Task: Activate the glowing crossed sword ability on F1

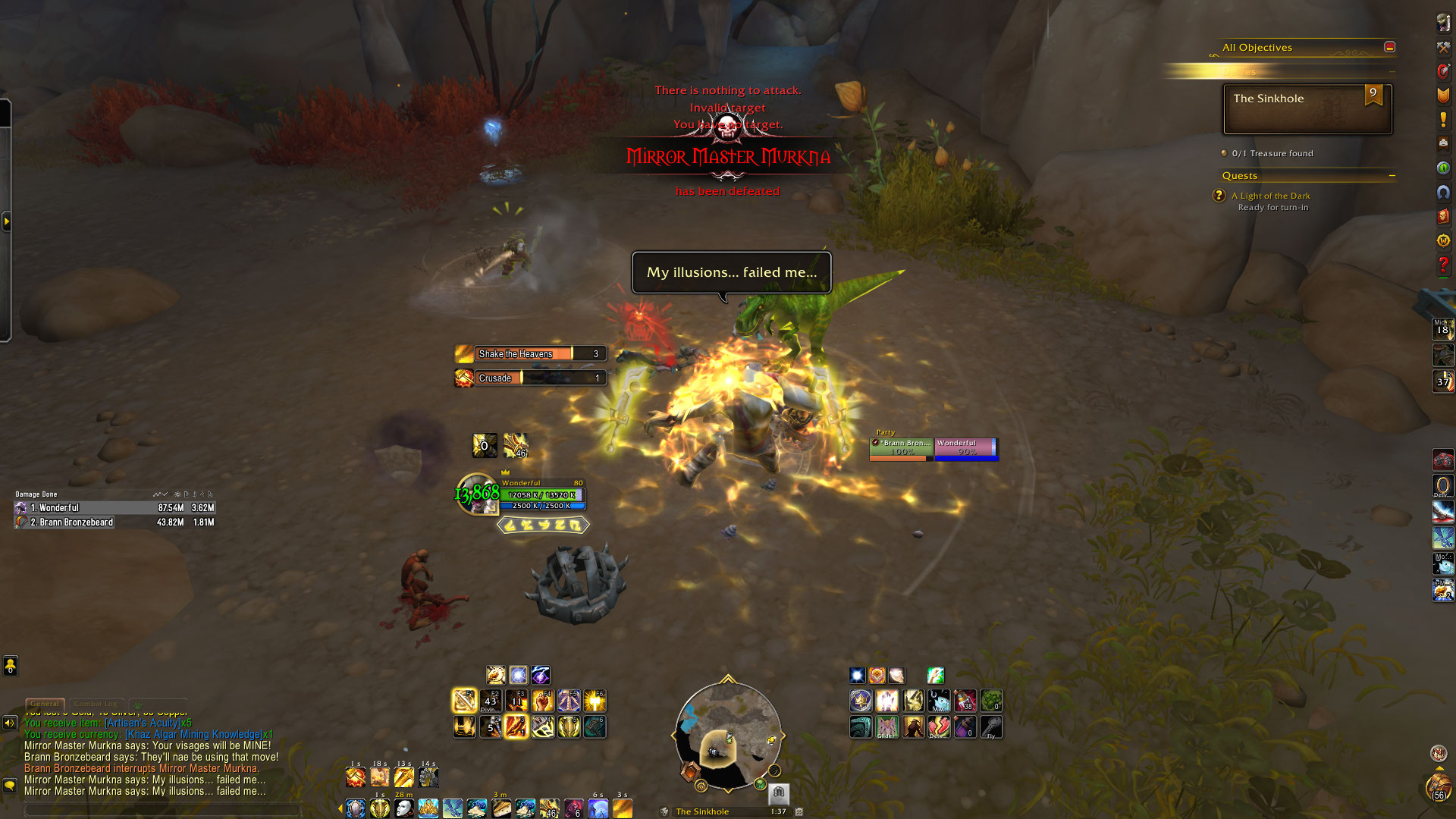Action: pos(464,700)
